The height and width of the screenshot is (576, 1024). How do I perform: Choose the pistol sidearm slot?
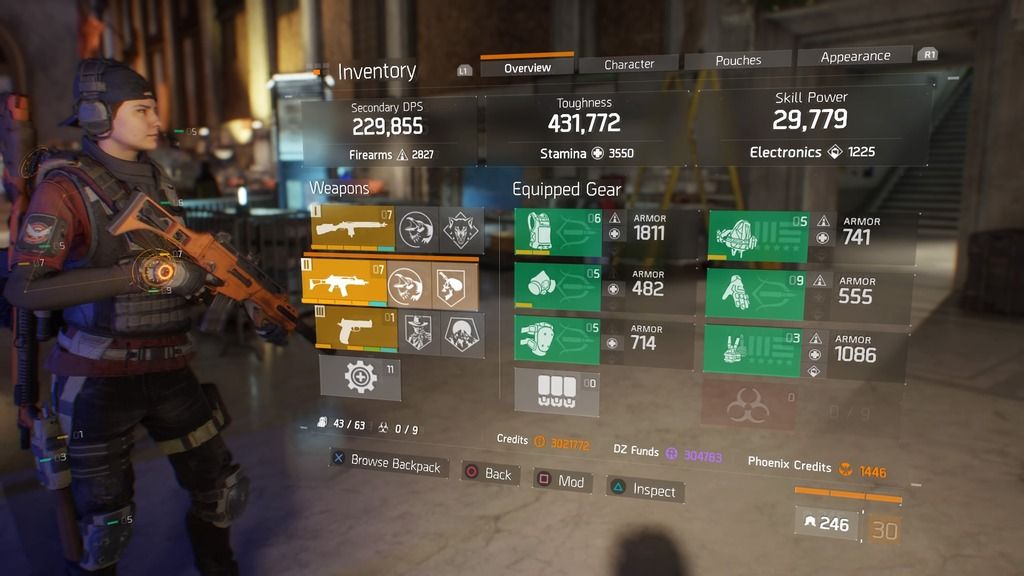click(x=355, y=332)
